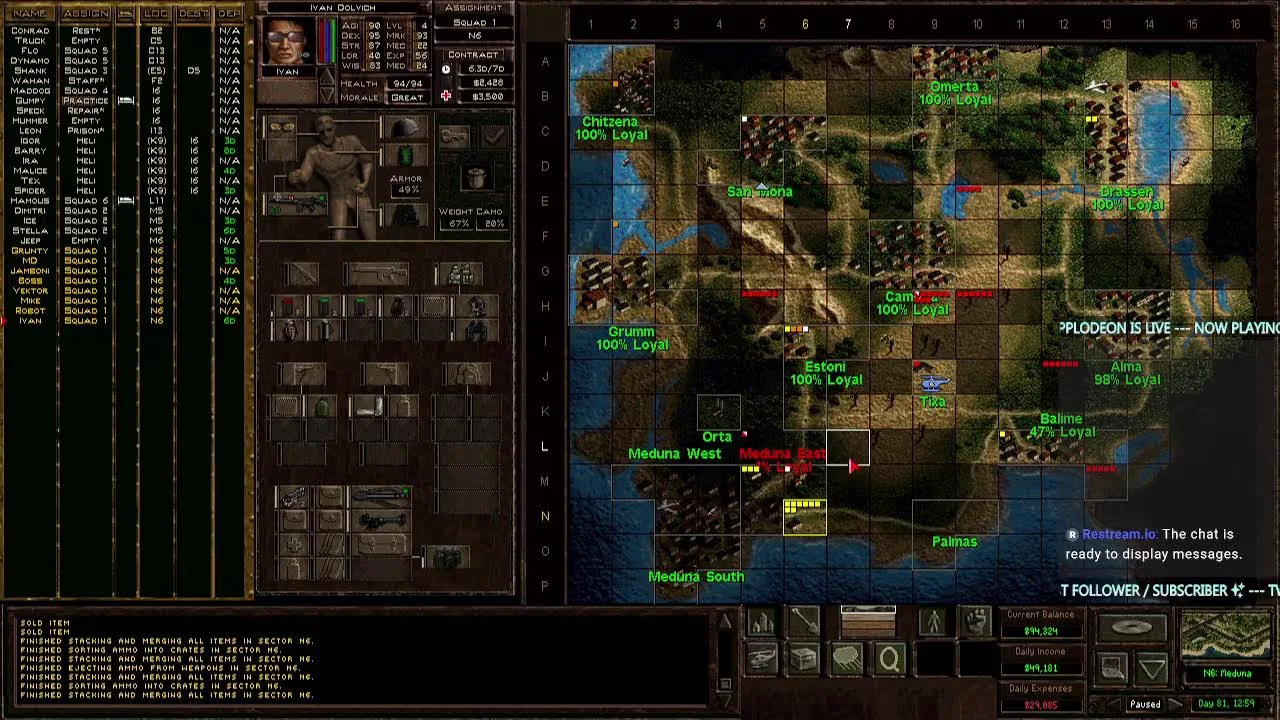Show the sector item crate inventory

pos(804,658)
